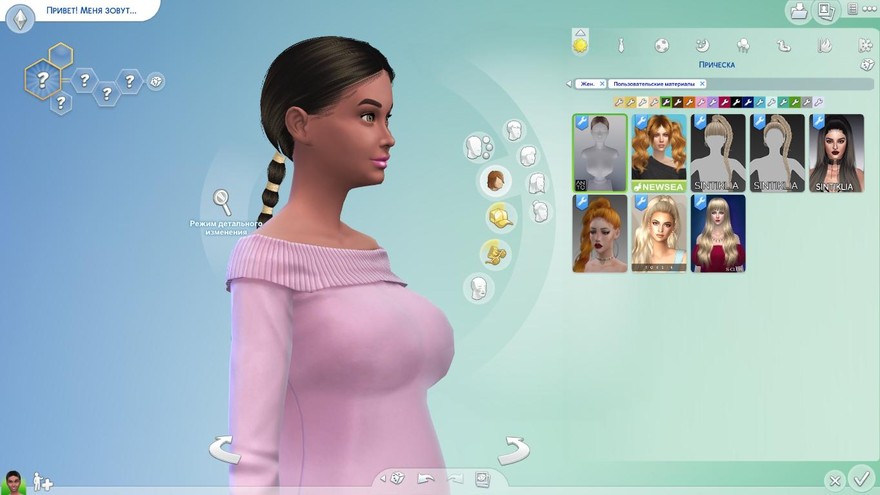The width and height of the screenshot is (880, 495).
Task: Click the 'Привет! Меня зовут...' name field
Action: coord(90,11)
